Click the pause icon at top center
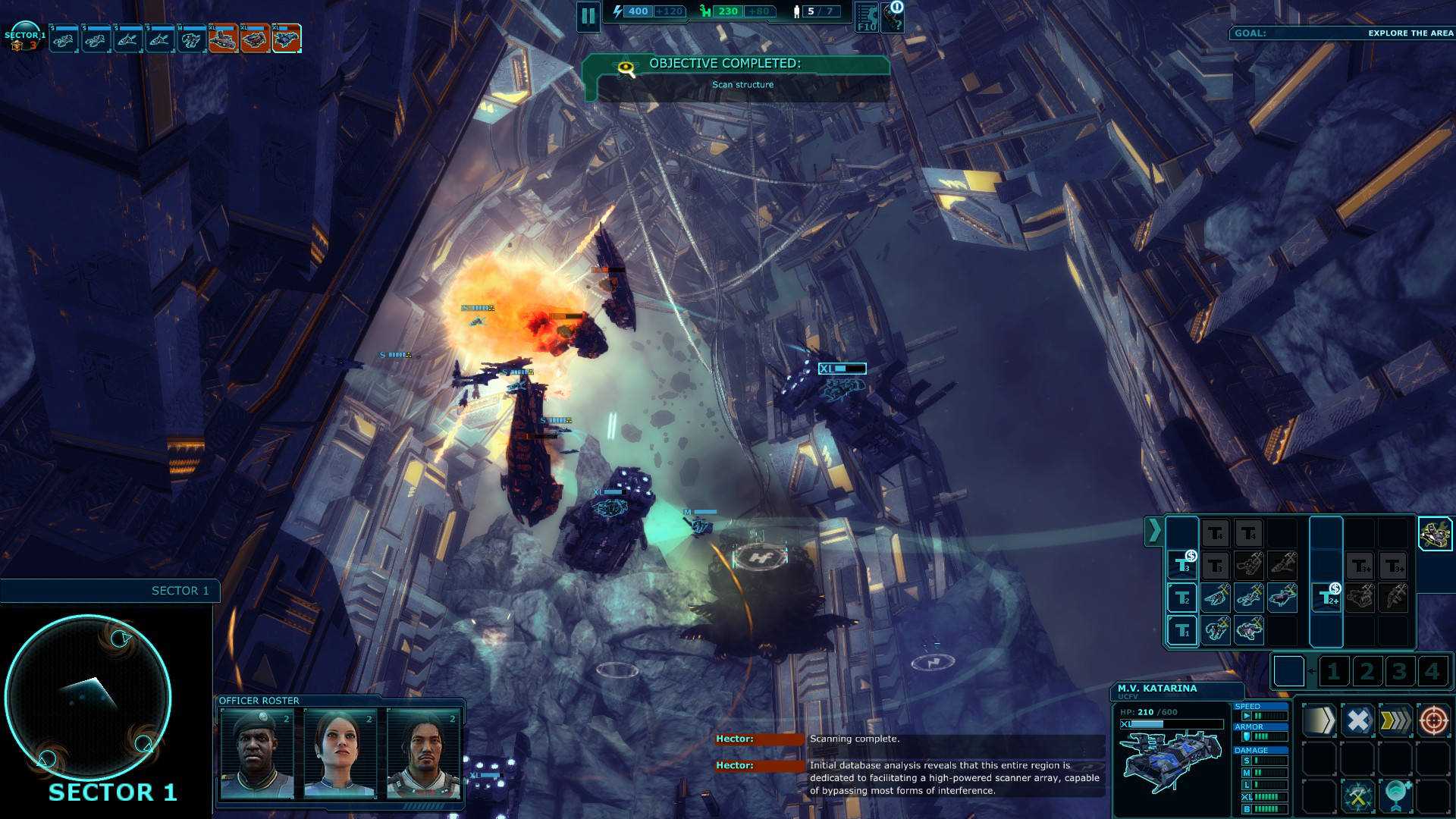 coord(590,16)
